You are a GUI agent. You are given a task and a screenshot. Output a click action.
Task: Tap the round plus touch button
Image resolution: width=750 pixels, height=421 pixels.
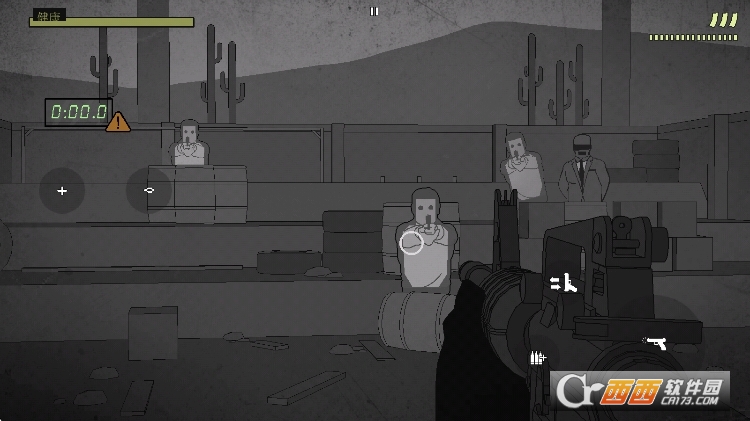pyautogui.click(x=62, y=190)
